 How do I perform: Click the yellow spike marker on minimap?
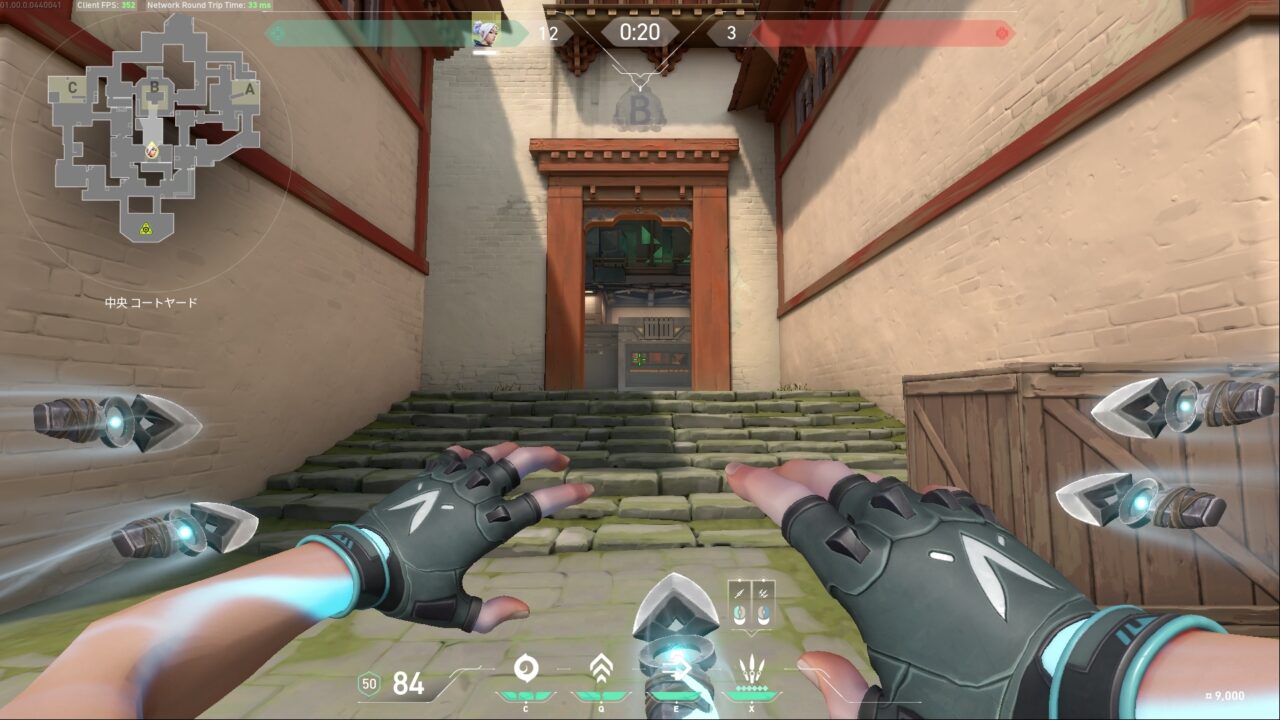[146, 229]
